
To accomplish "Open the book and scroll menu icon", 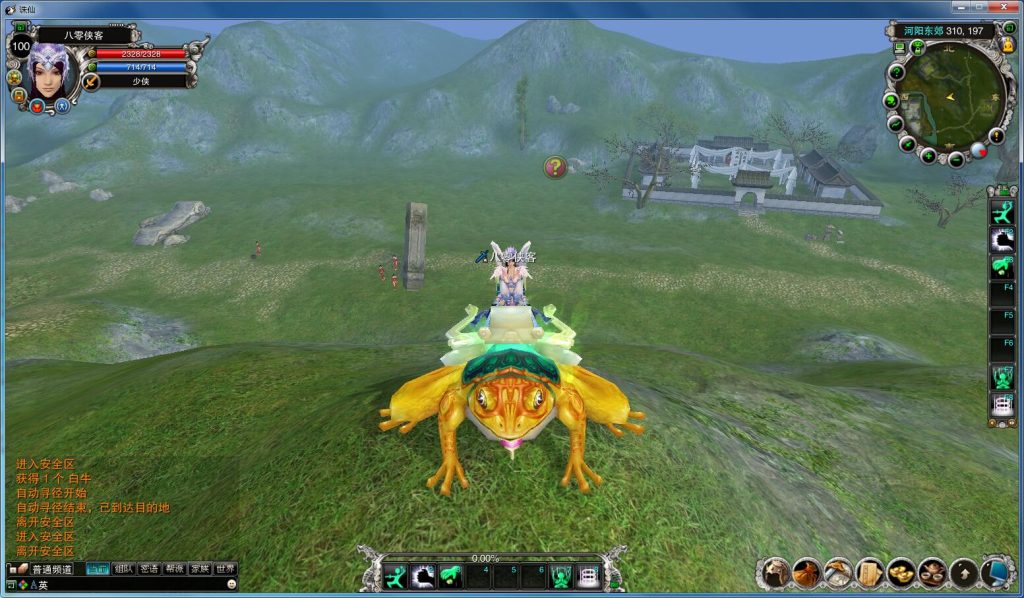I will pyautogui.click(x=869, y=573).
